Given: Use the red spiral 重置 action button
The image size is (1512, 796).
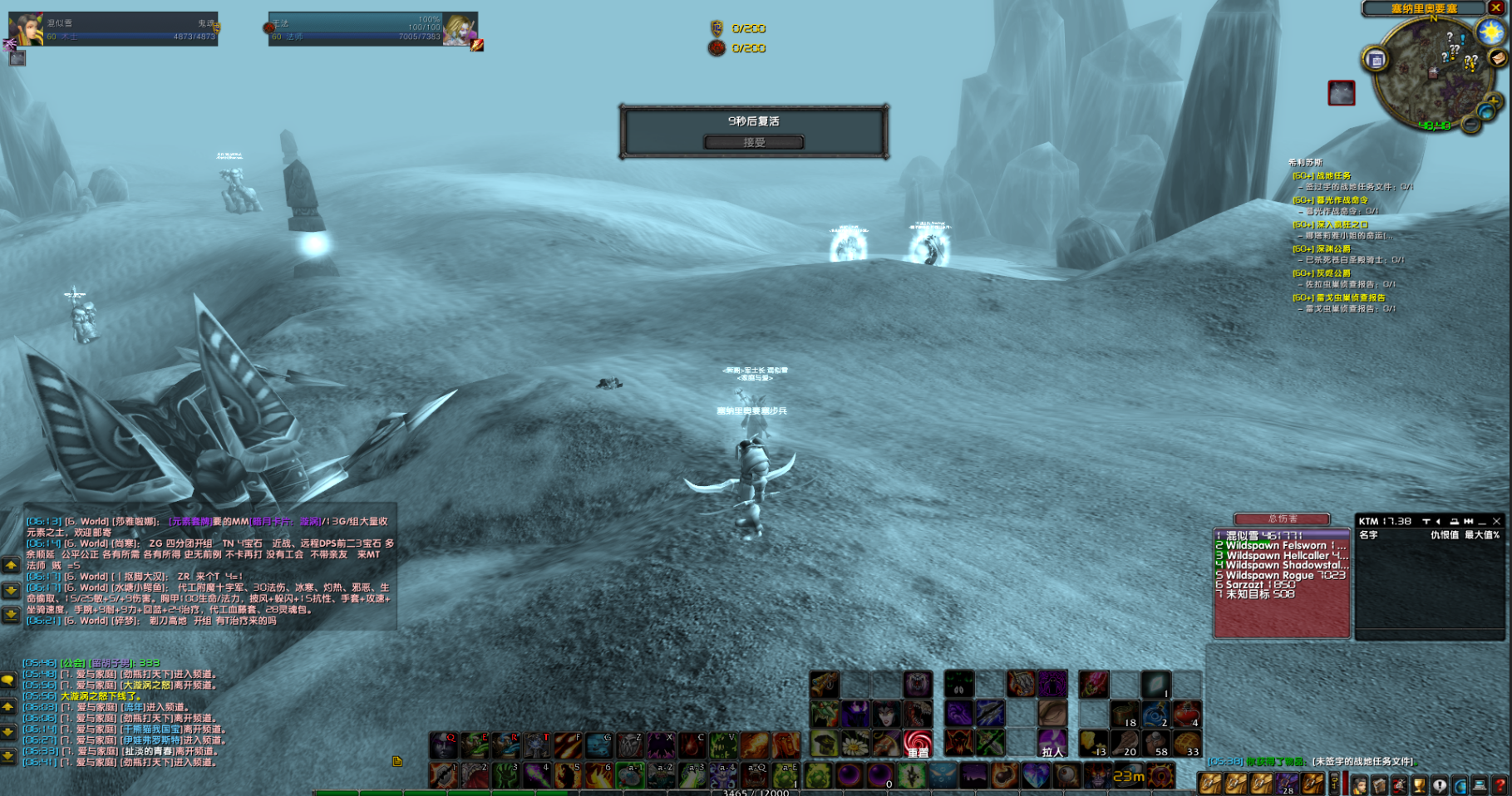Looking at the screenshot, I should point(918,744).
